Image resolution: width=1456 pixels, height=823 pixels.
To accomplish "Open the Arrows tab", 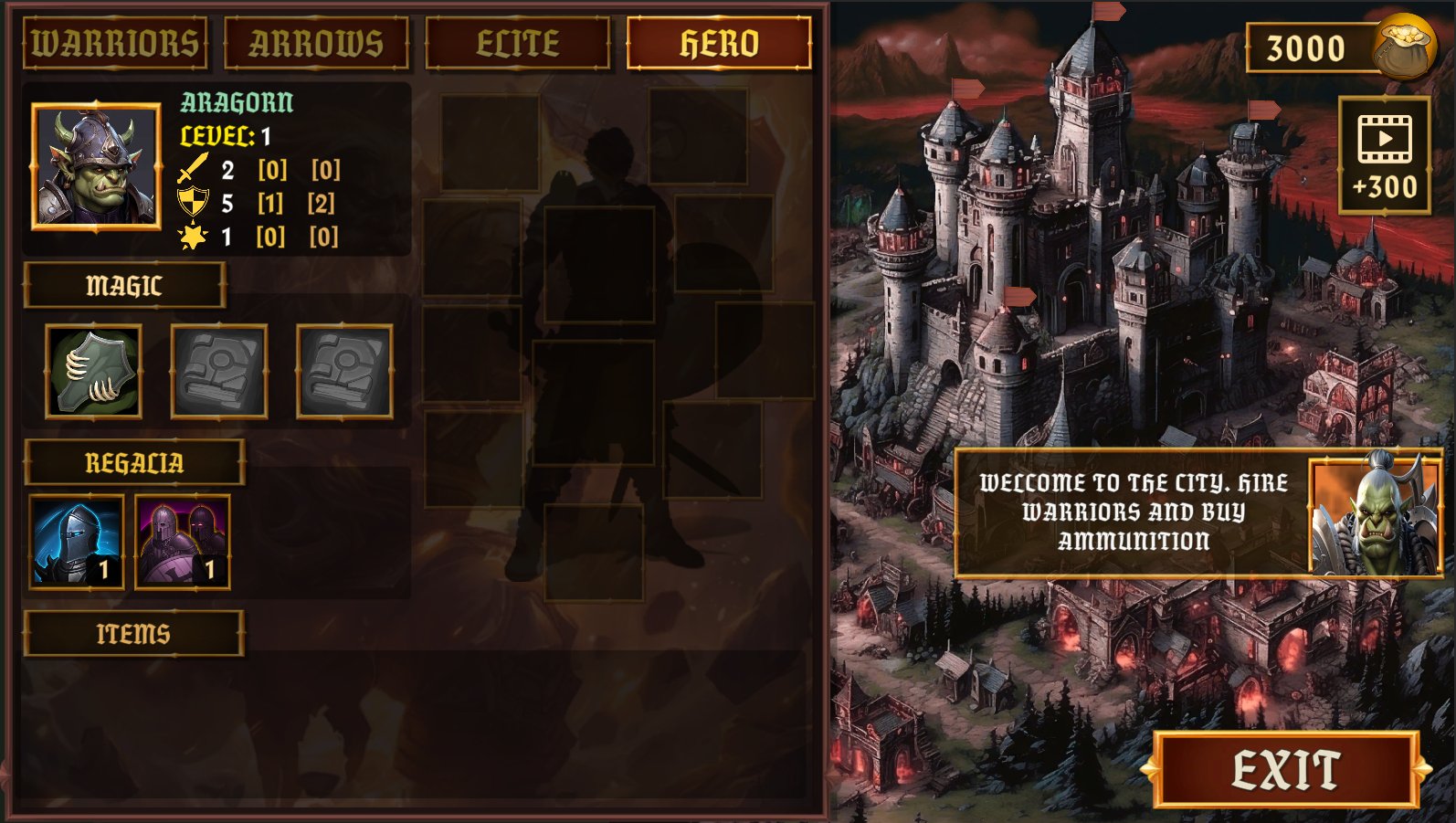I will [x=316, y=42].
